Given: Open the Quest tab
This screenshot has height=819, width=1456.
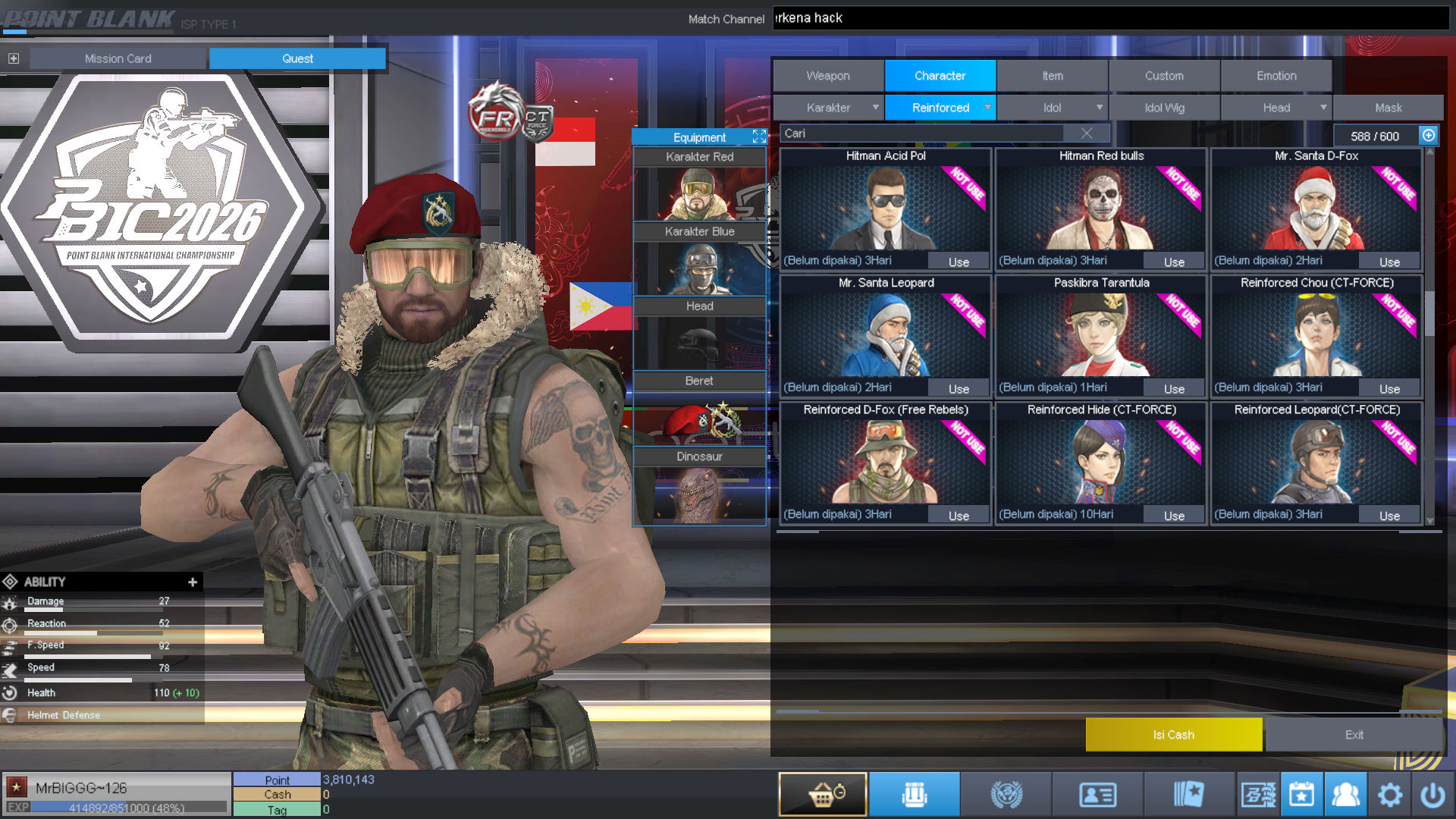Looking at the screenshot, I should 297,58.
